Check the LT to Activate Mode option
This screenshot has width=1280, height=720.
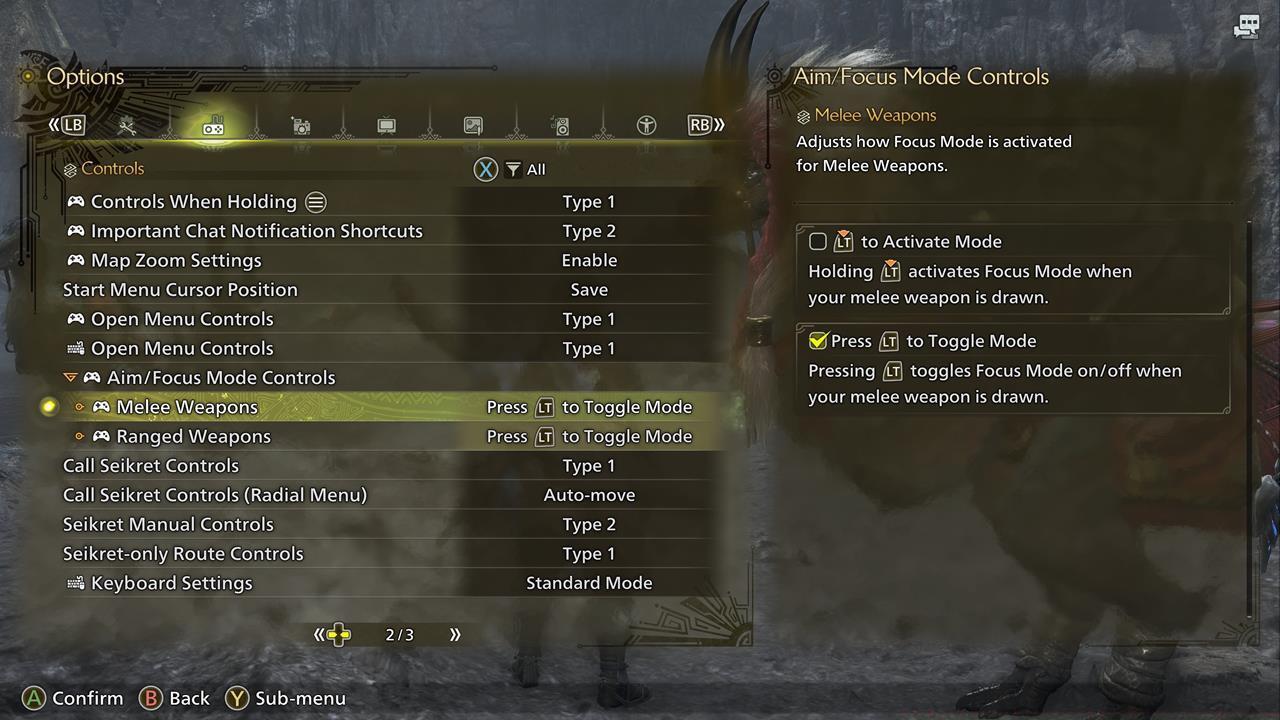818,241
